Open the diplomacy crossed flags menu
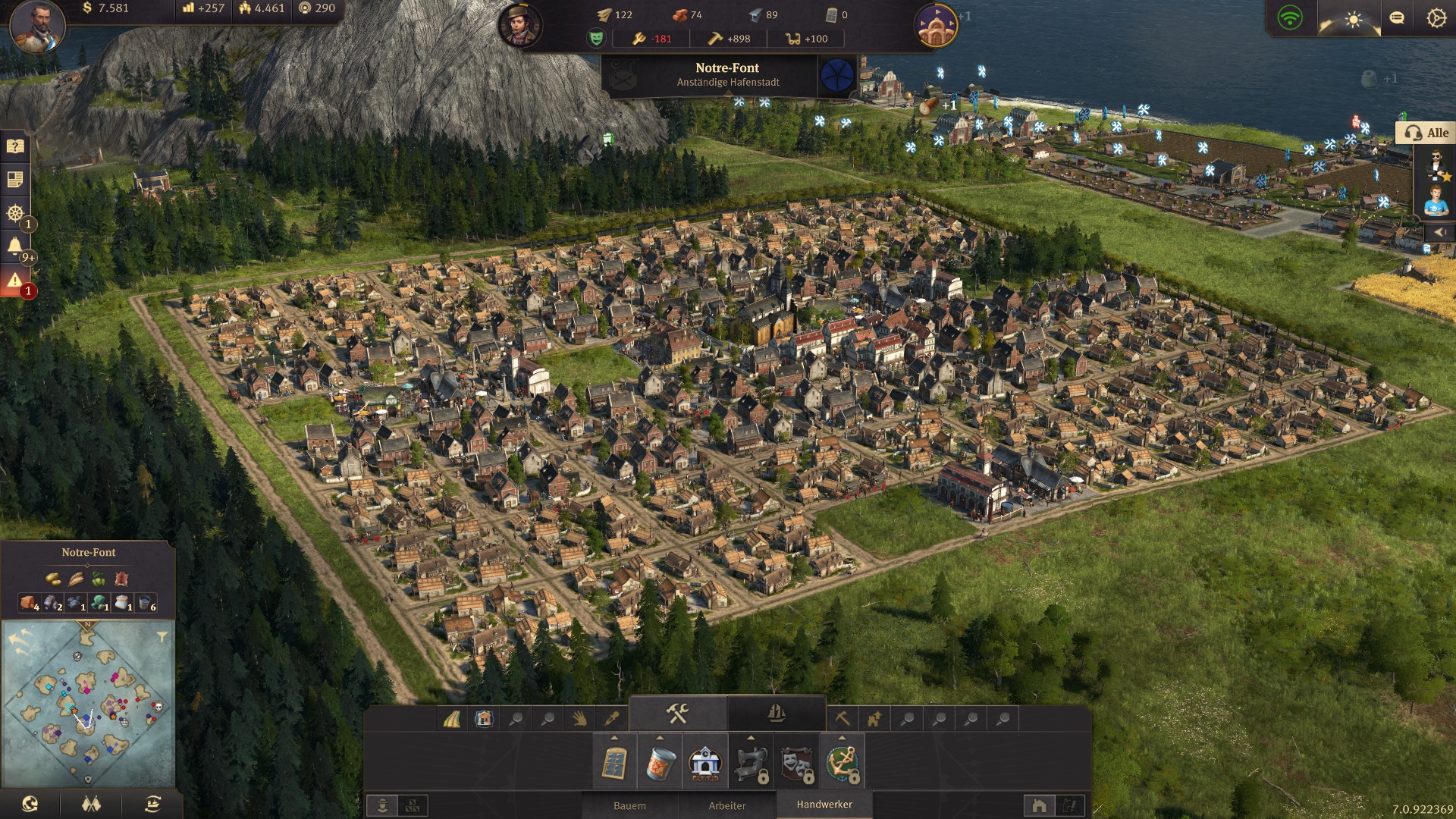Viewport: 1456px width, 819px height. click(x=91, y=805)
